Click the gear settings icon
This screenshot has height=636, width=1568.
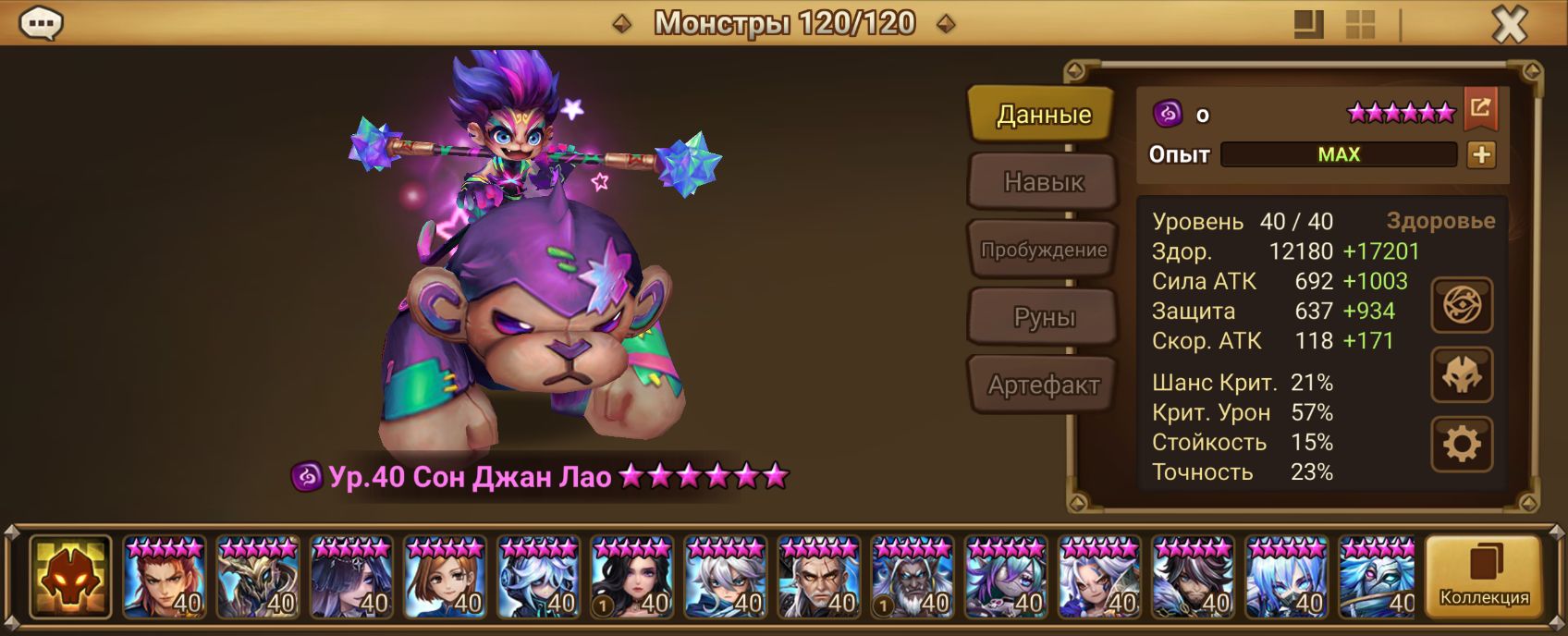1462,444
